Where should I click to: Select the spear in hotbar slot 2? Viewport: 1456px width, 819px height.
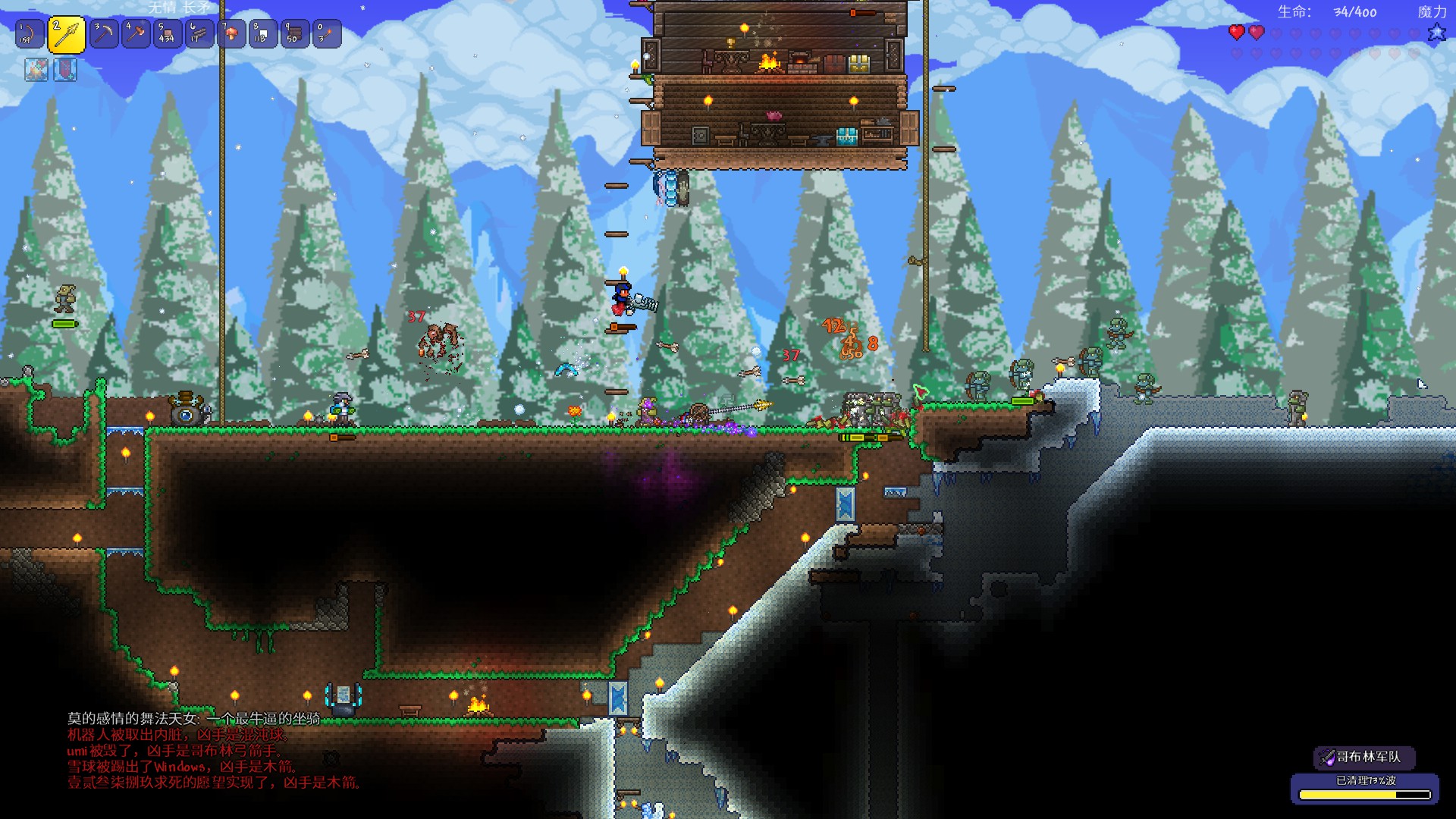coord(67,34)
